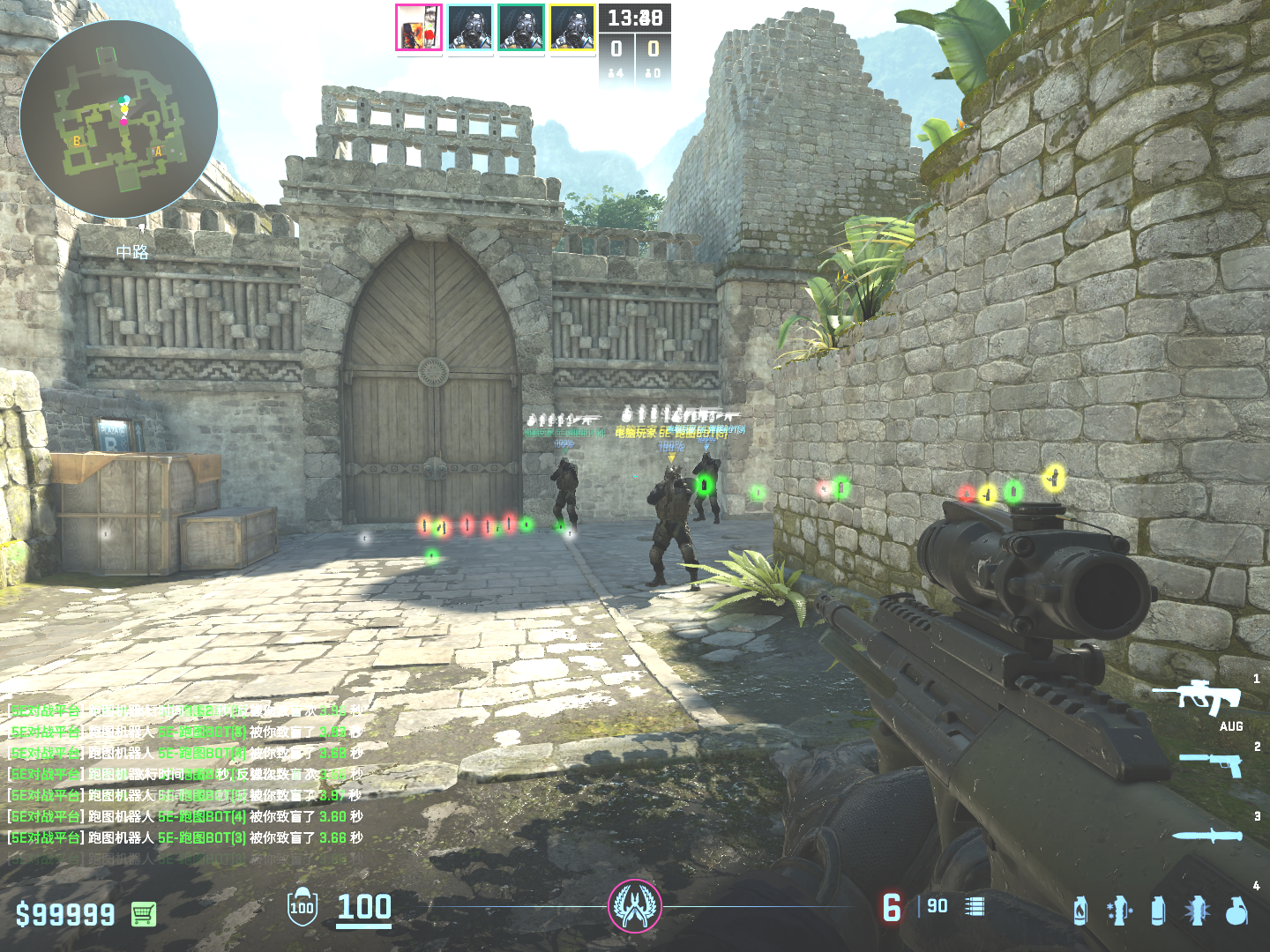Select the yellow-bordered gas mask avatar
Viewport: 1270px width, 952px height.
tap(572, 27)
